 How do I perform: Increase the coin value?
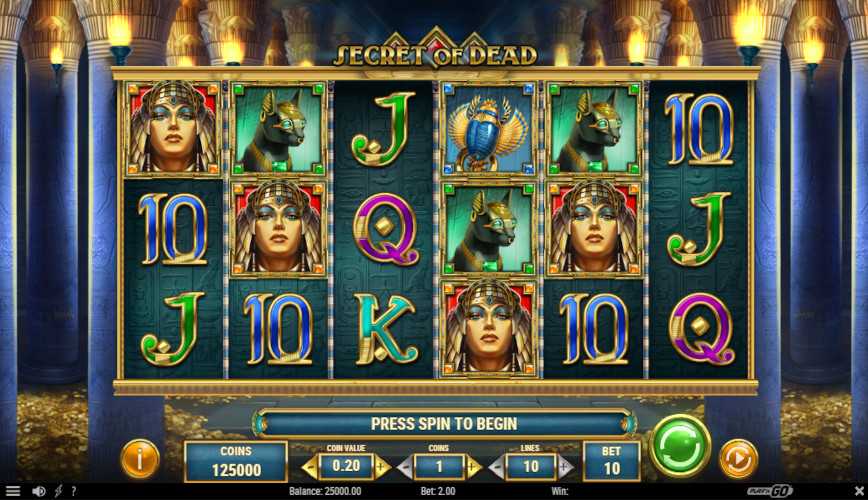click(381, 466)
